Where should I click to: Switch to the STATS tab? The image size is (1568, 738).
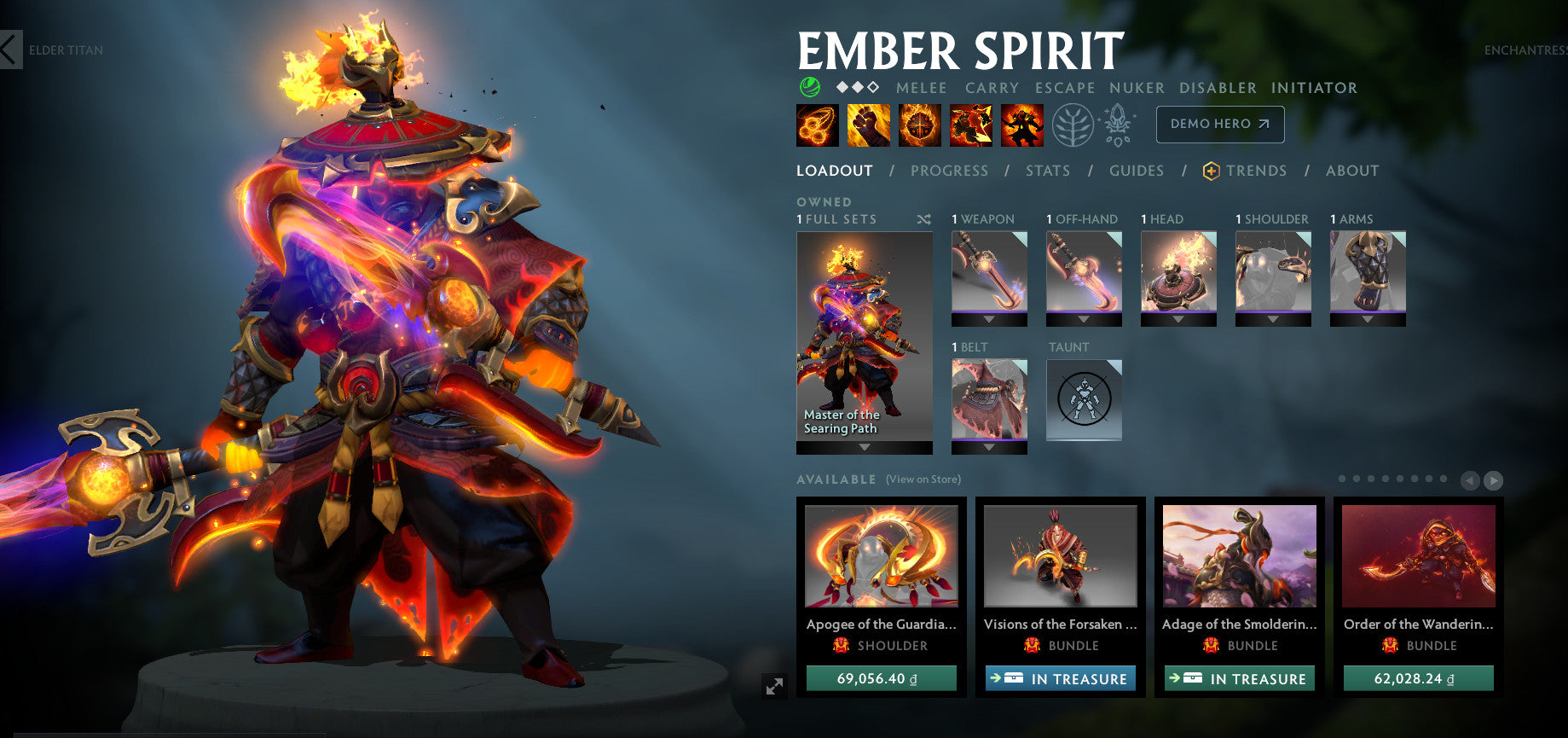pyautogui.click(x=1047, y=171)
